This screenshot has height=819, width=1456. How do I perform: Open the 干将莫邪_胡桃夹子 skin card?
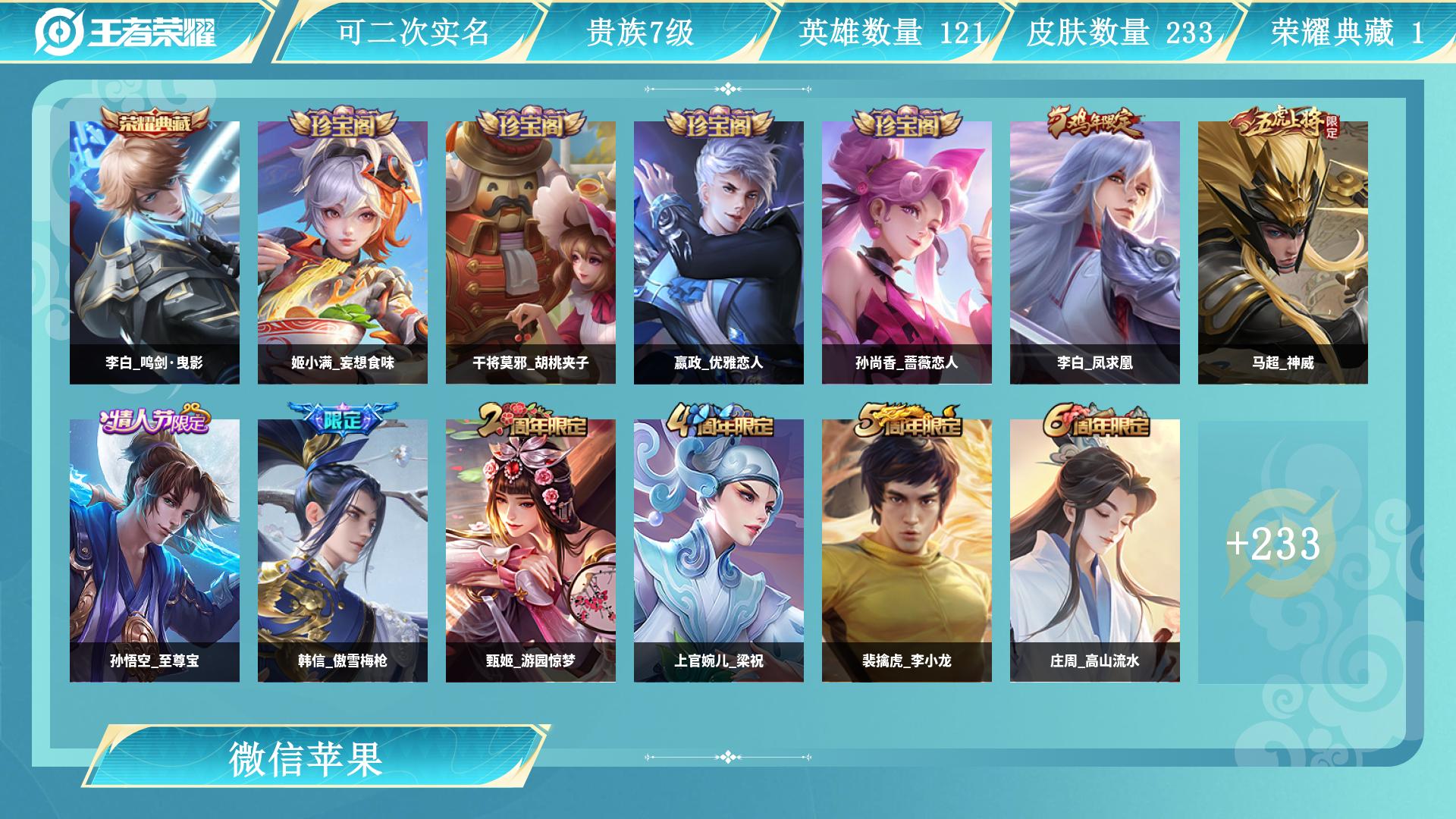coord(531,252)
